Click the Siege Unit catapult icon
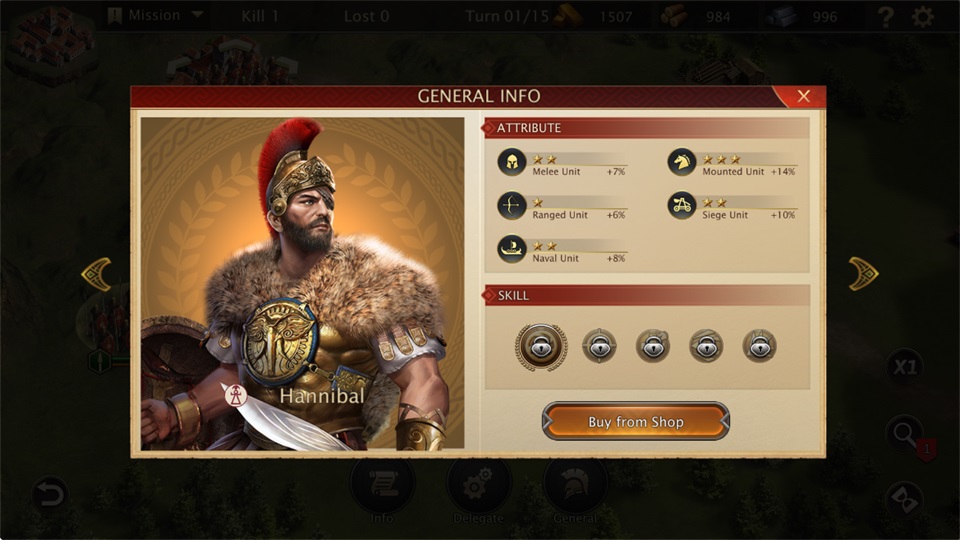 (x=682, y=206)
